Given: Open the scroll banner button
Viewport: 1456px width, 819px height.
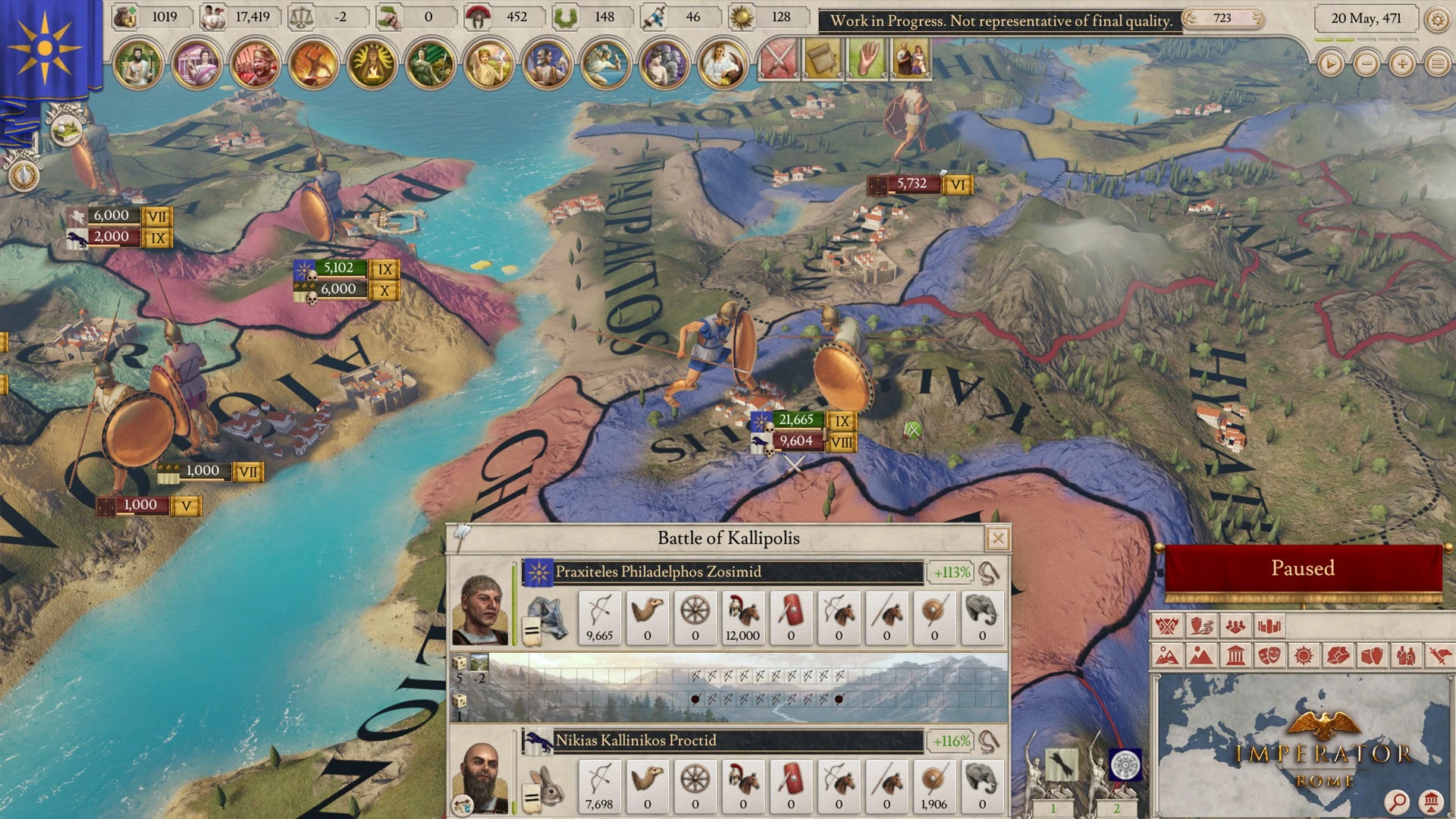Looking at the screenshot, I should [822, 58].
